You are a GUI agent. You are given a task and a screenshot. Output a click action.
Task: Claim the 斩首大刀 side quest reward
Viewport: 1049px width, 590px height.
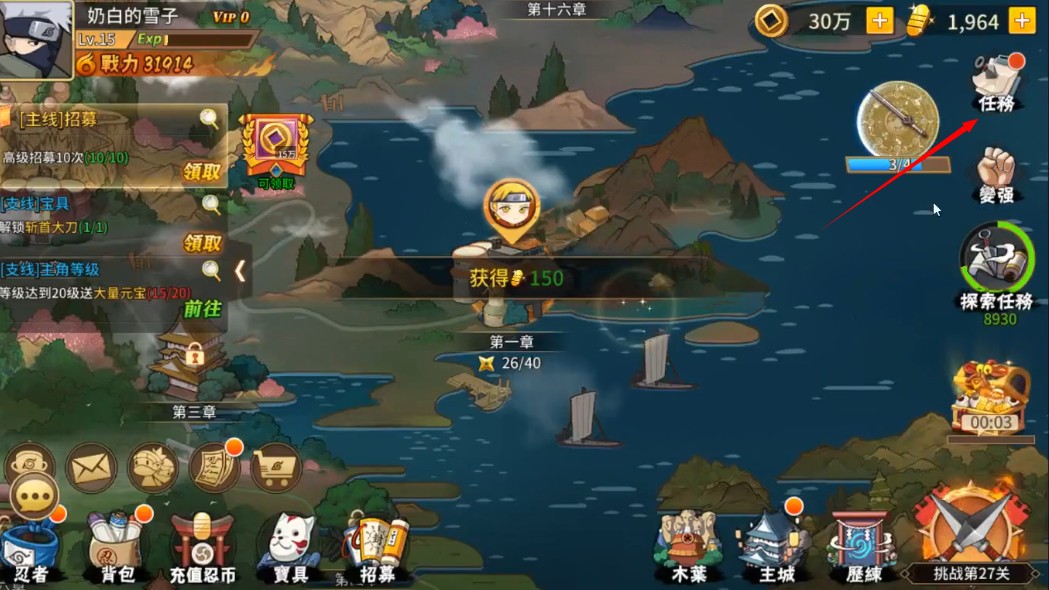[x=202, y=243]
